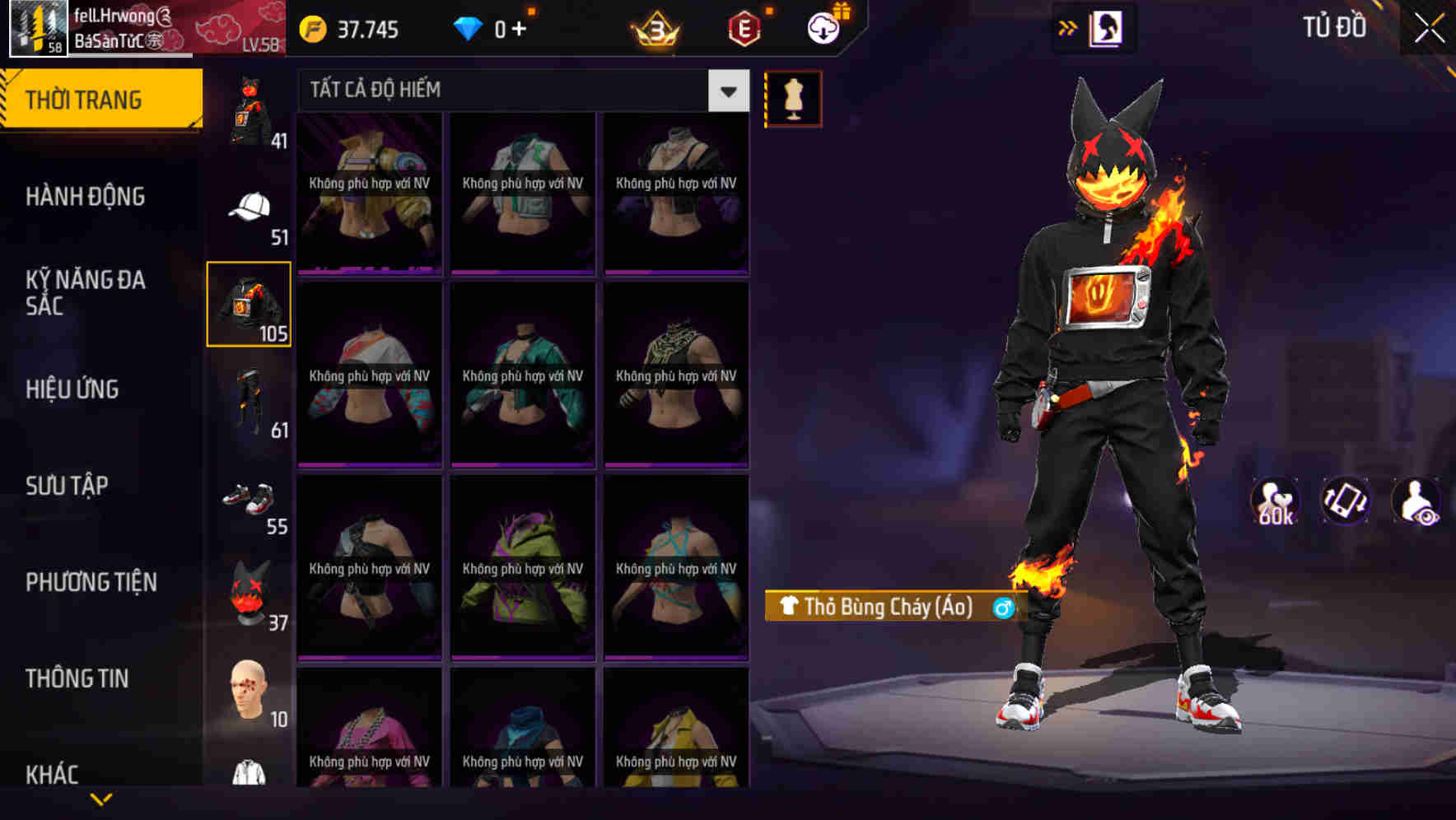Open the SƯU TẬP section
1456x820 pixels.
click(x=66, y=487)
